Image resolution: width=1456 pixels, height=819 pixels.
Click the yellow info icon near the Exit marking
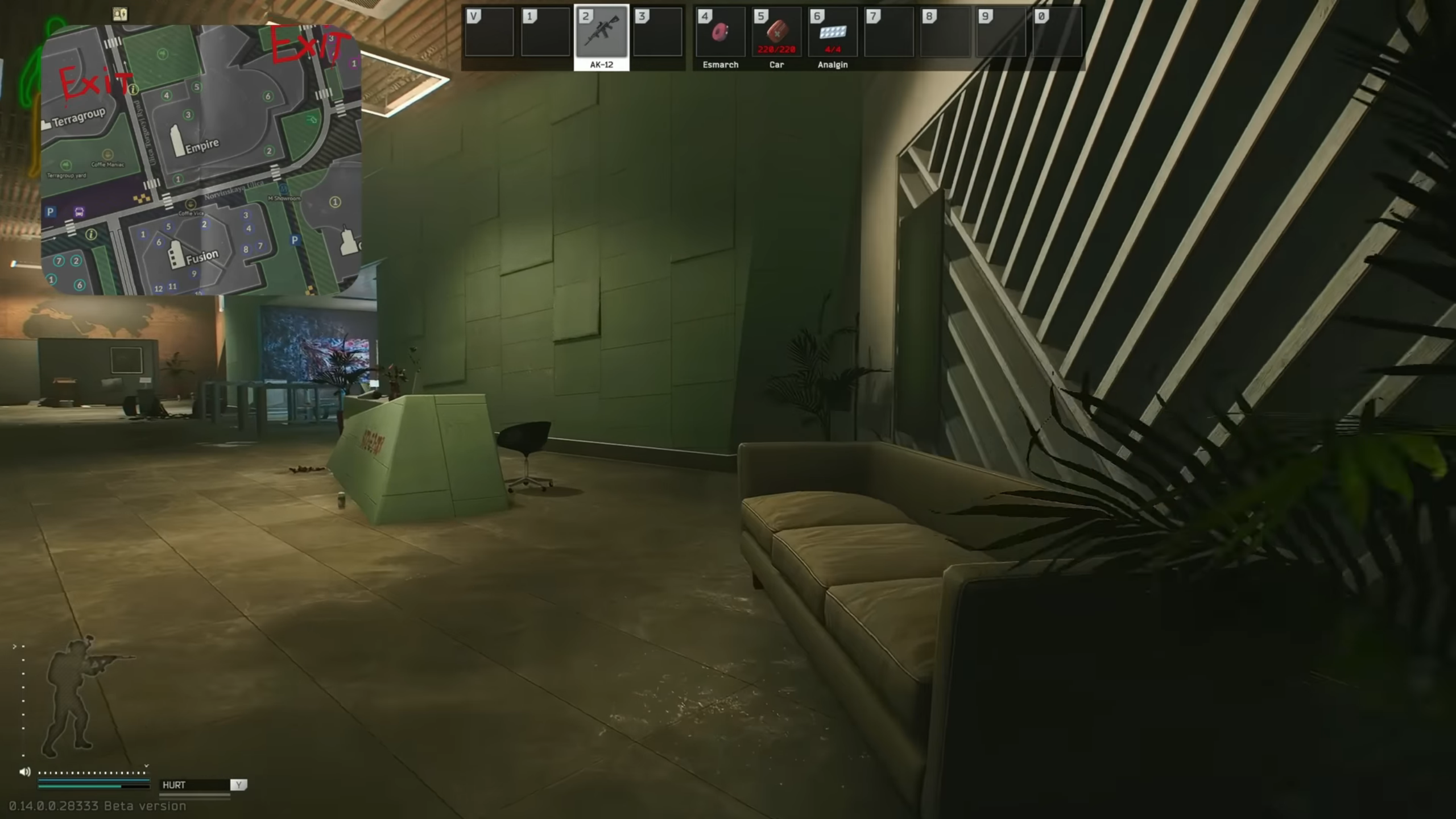point(133,89)
